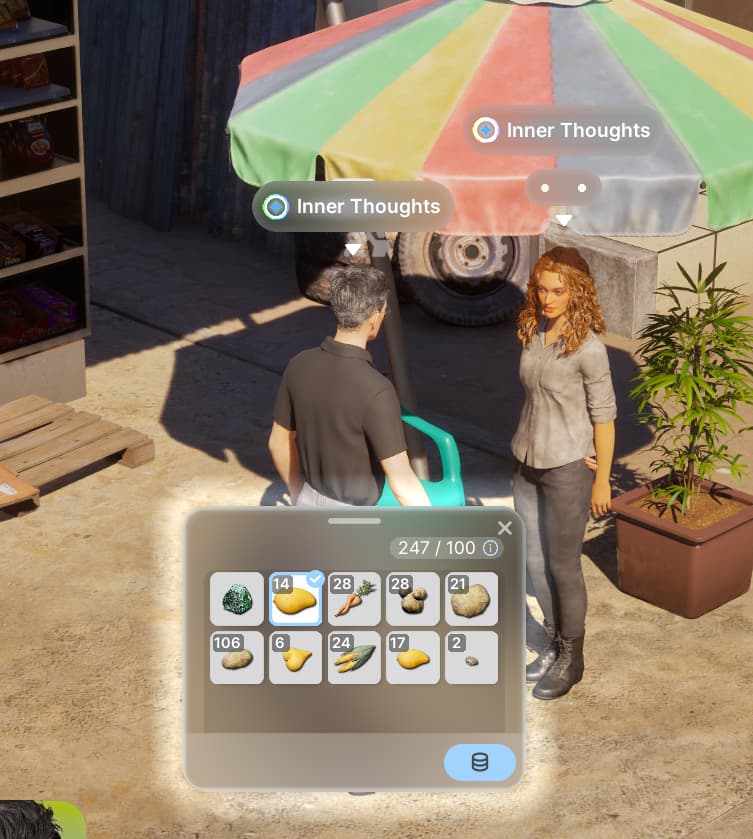Screen dimensions: 753x839
Task: Open the woman's Inner Thoughts bubble
Action: tap(564, 130)
